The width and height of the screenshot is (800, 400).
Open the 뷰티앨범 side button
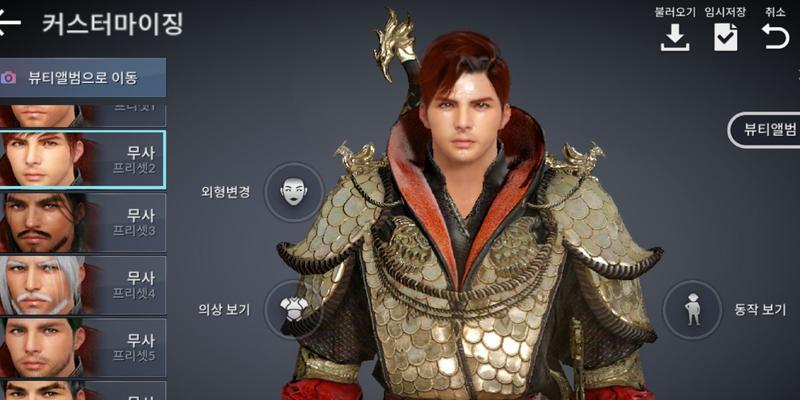(766, 130)
